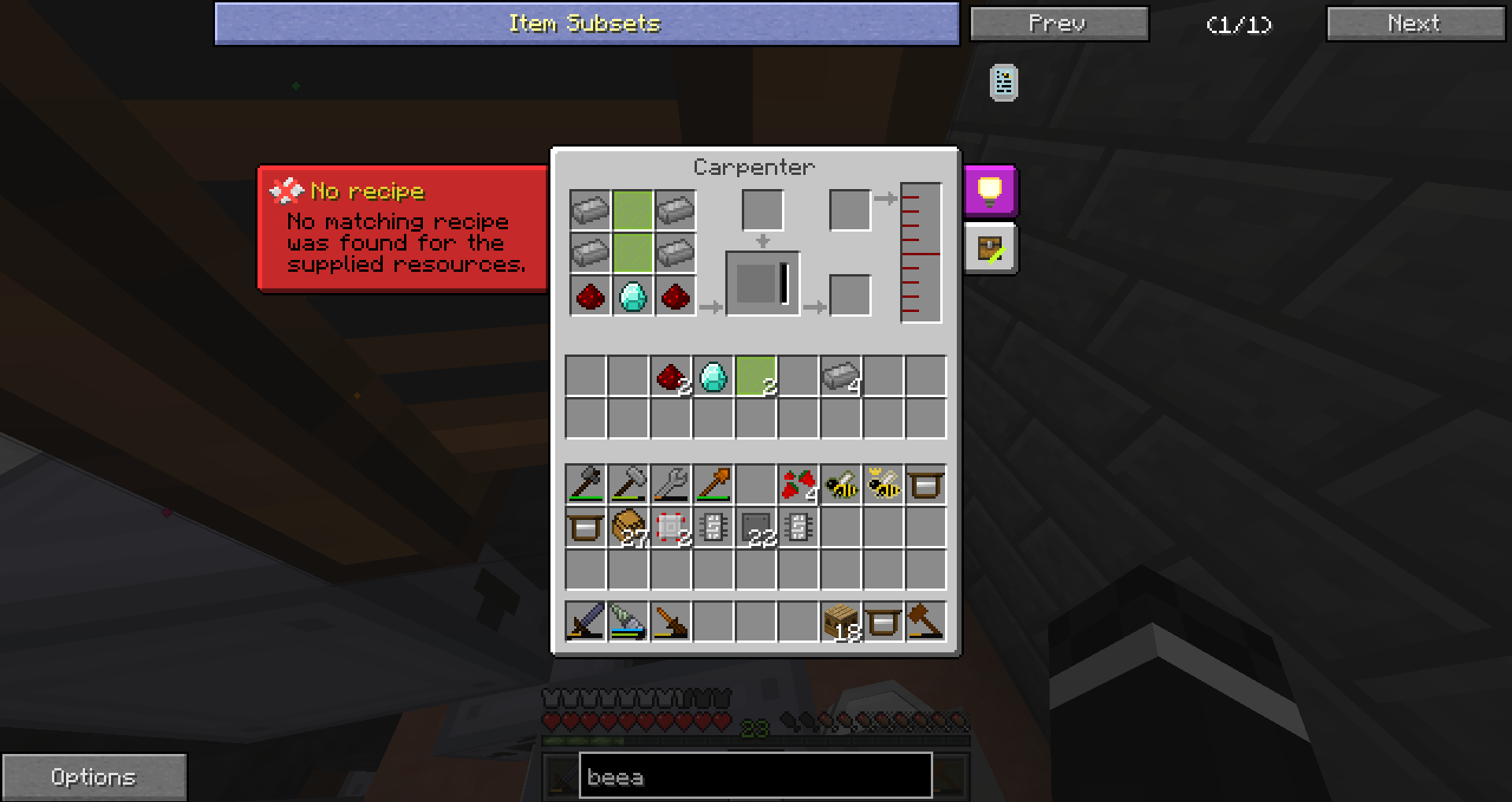Pick up the stack of 22 dark blocks

[756, 527]
